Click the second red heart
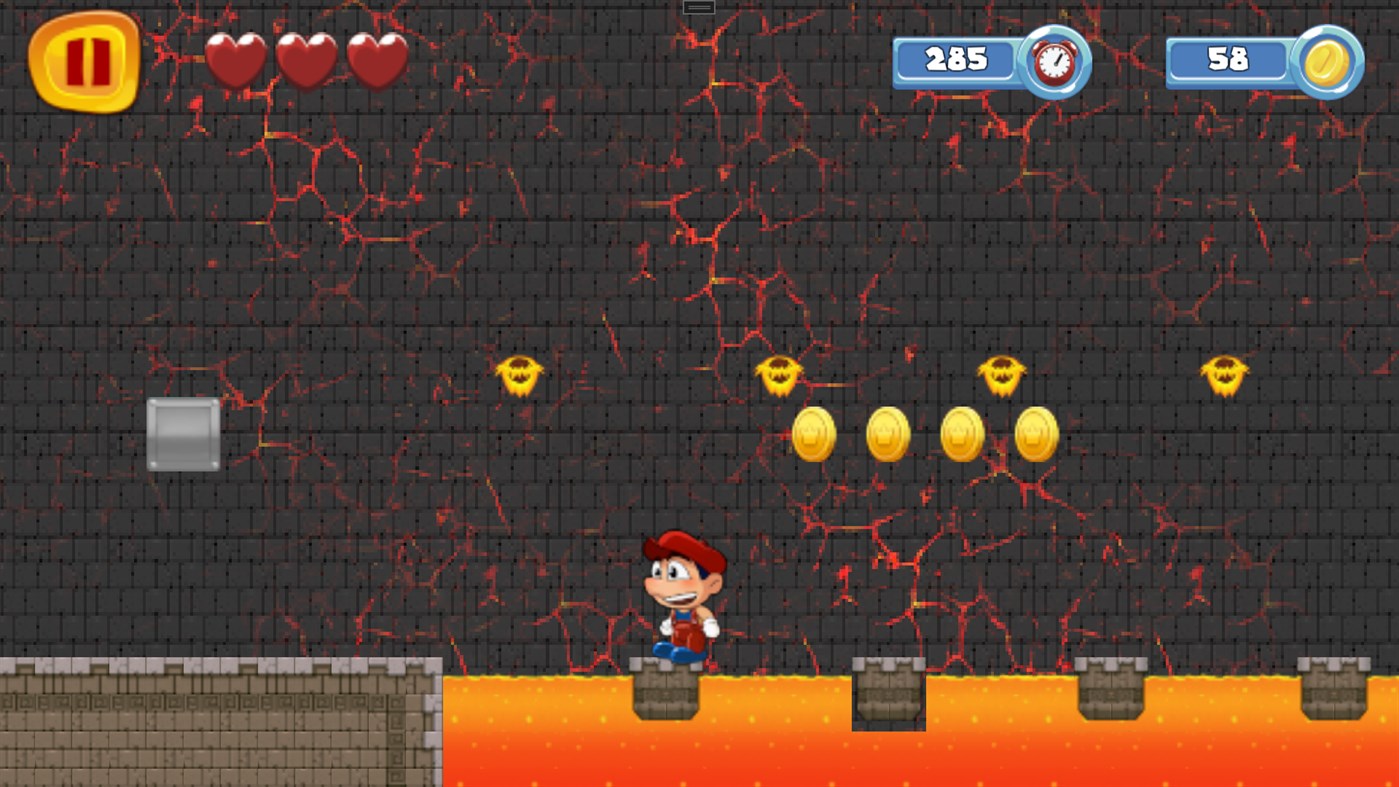 click(x=306, y=58)
